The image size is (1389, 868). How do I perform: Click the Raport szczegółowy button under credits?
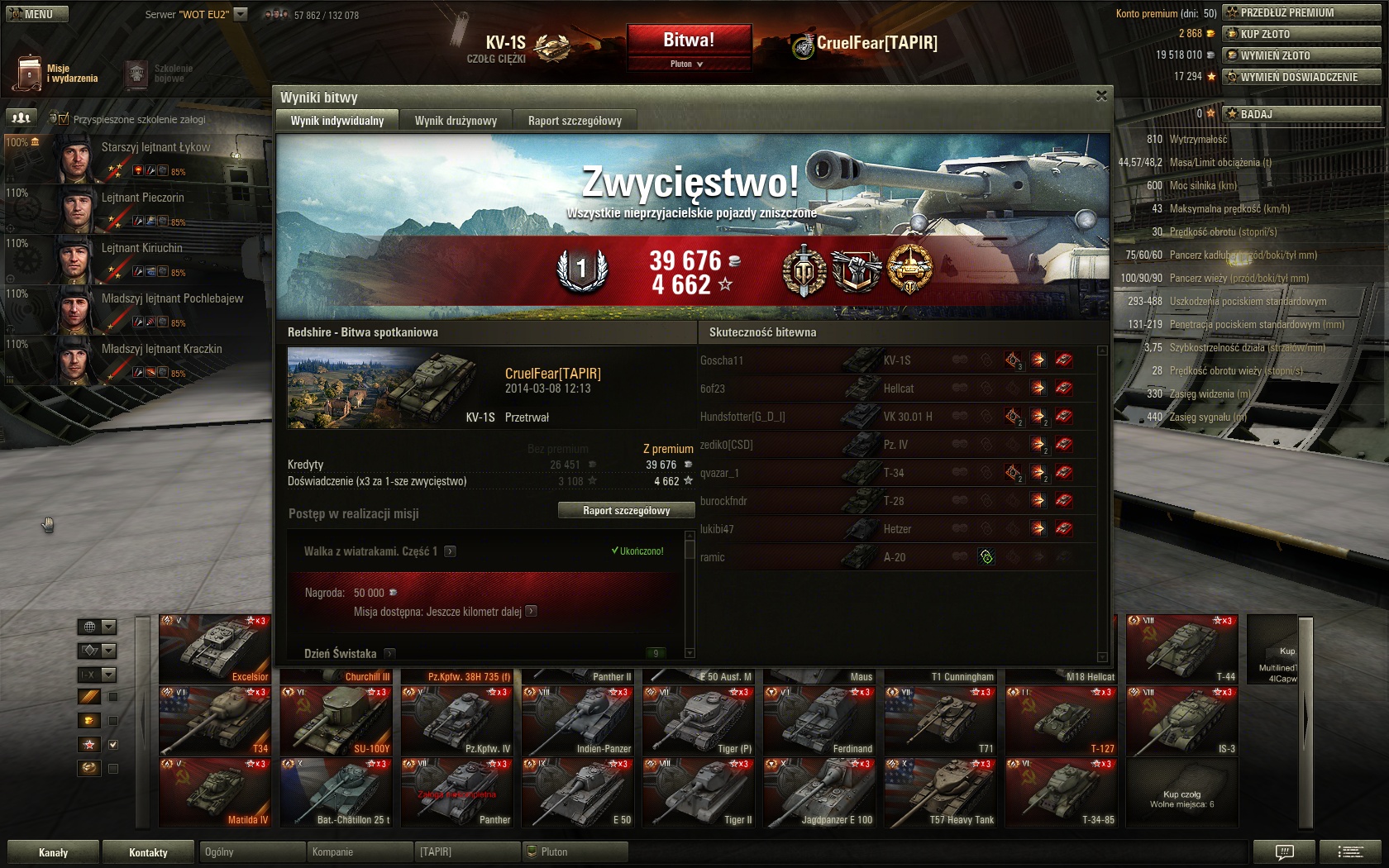click(626, 511)
